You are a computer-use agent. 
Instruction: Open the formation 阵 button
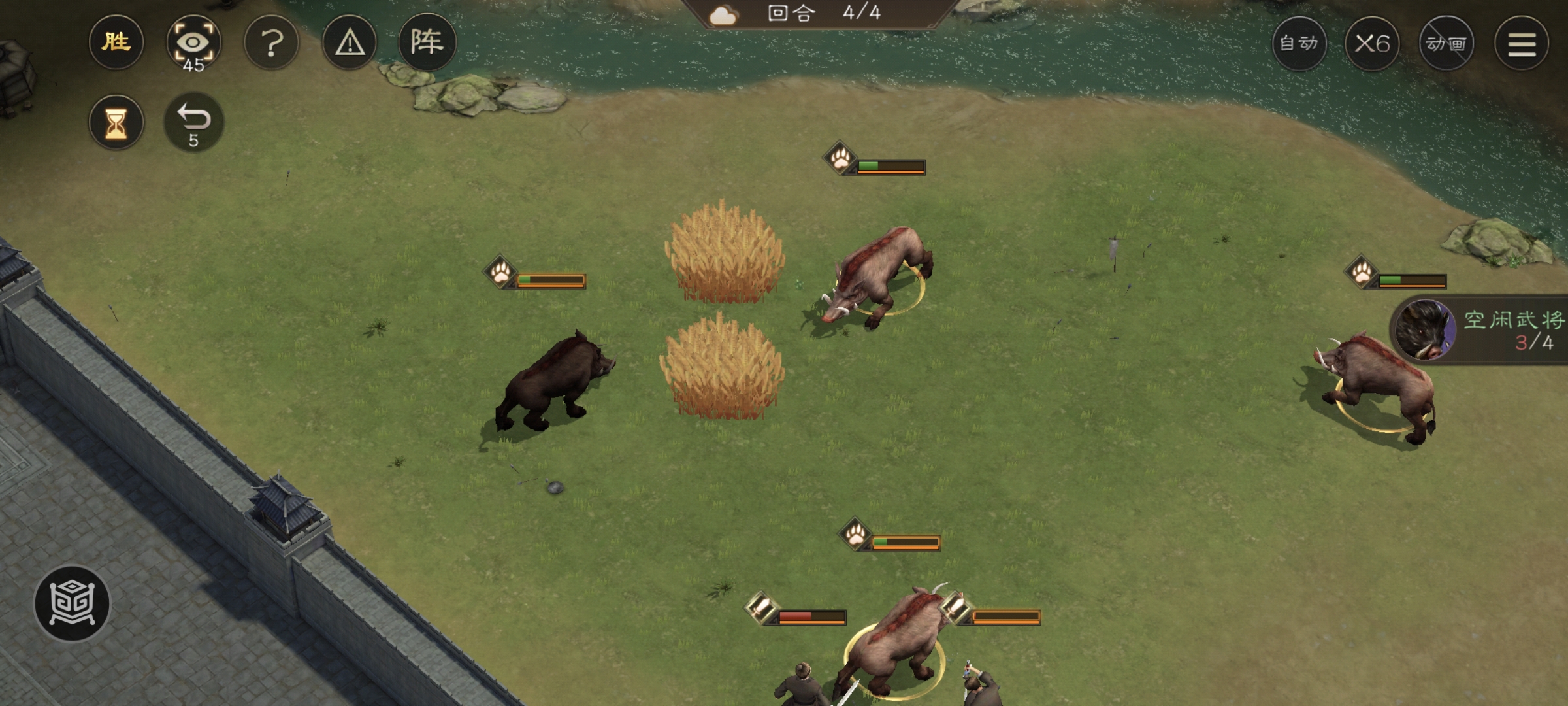coord(427,43)
